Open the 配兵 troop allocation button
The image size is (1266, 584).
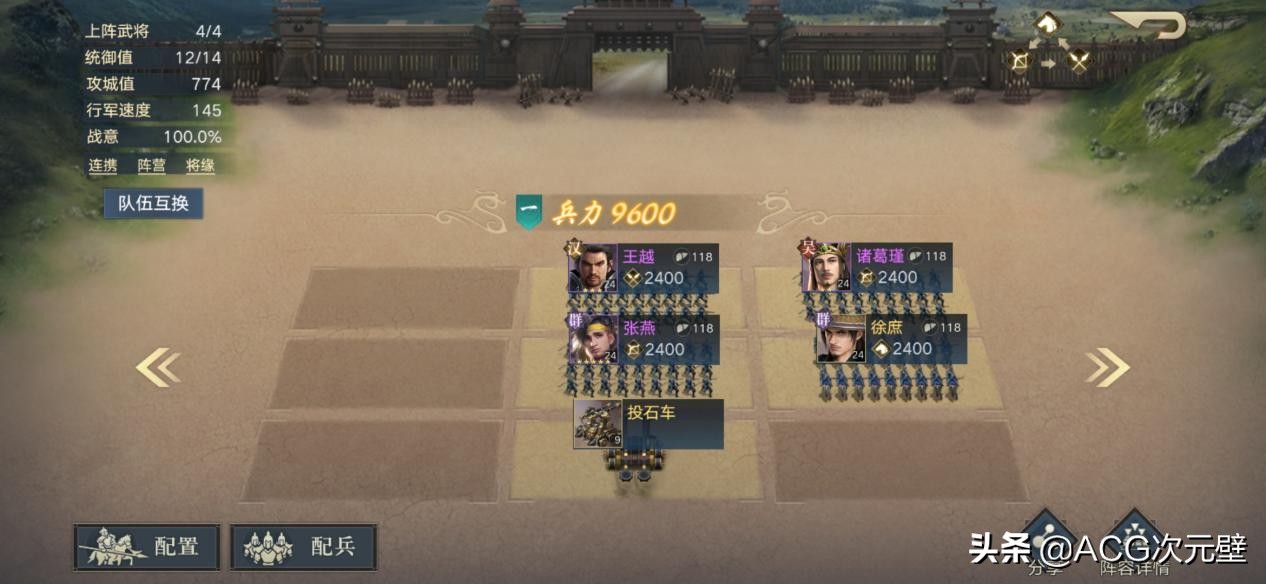pos(303,547)
